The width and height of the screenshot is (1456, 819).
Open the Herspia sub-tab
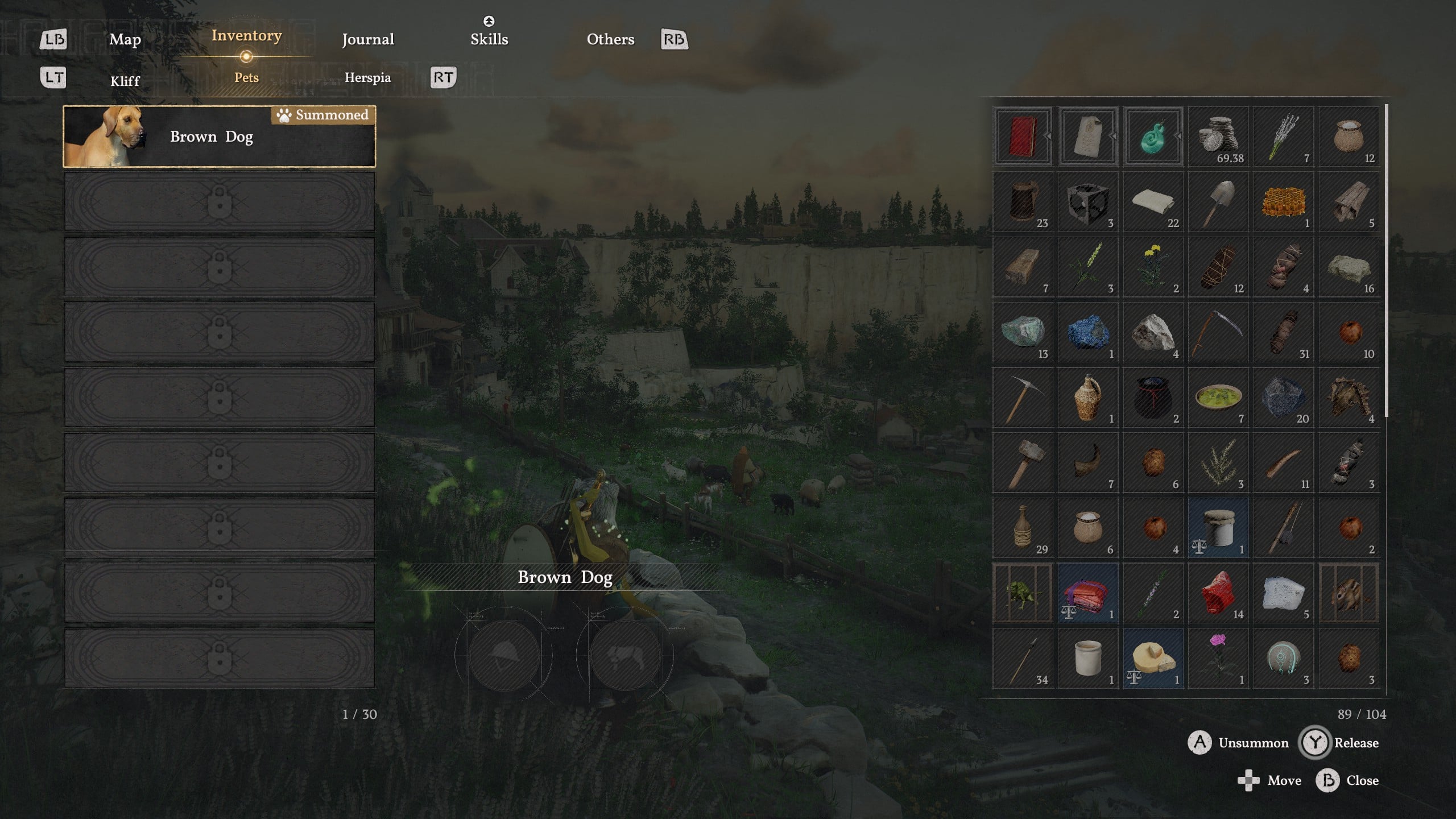pos(368,77)
